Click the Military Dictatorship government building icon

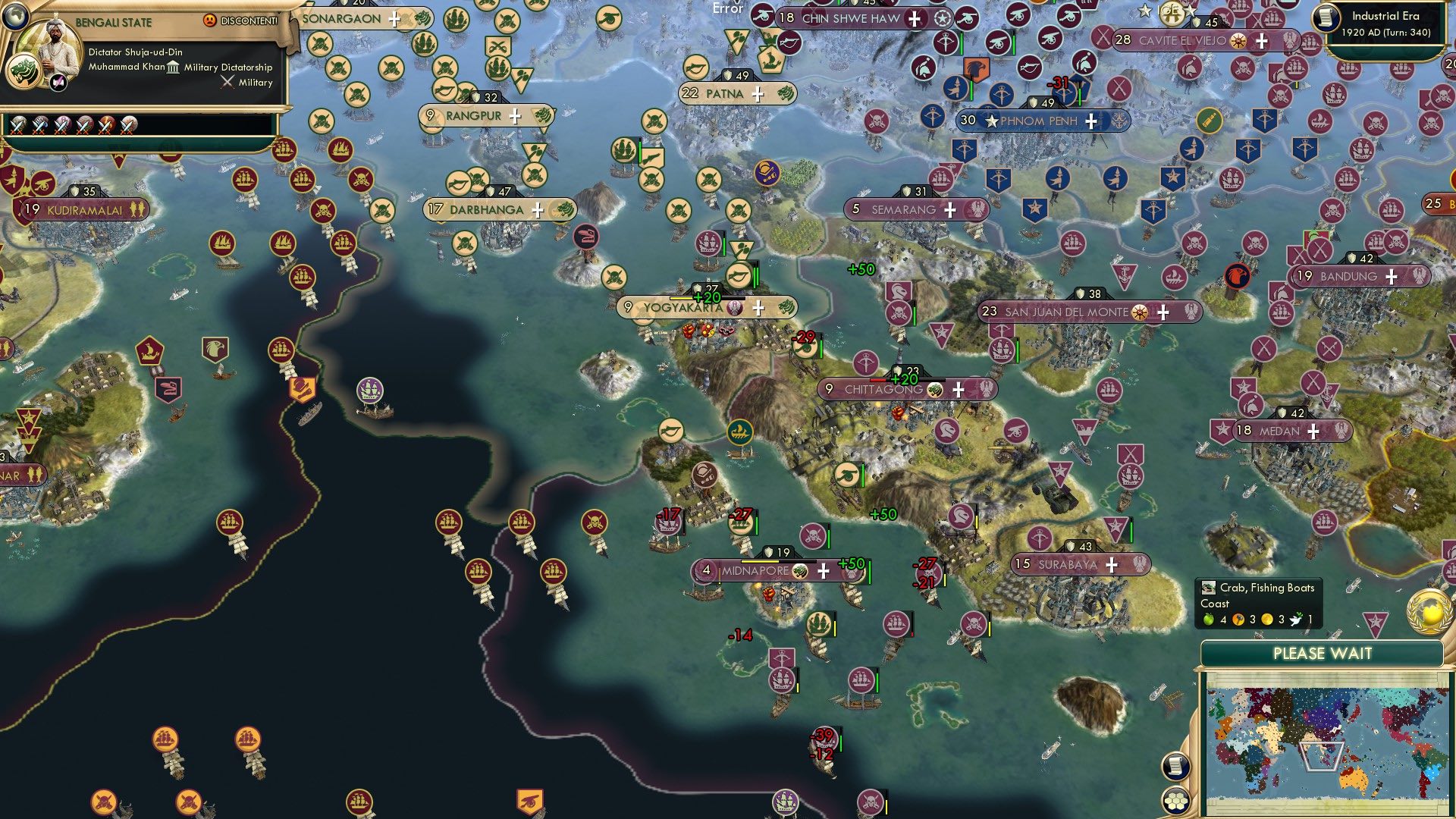click(173, 68)
